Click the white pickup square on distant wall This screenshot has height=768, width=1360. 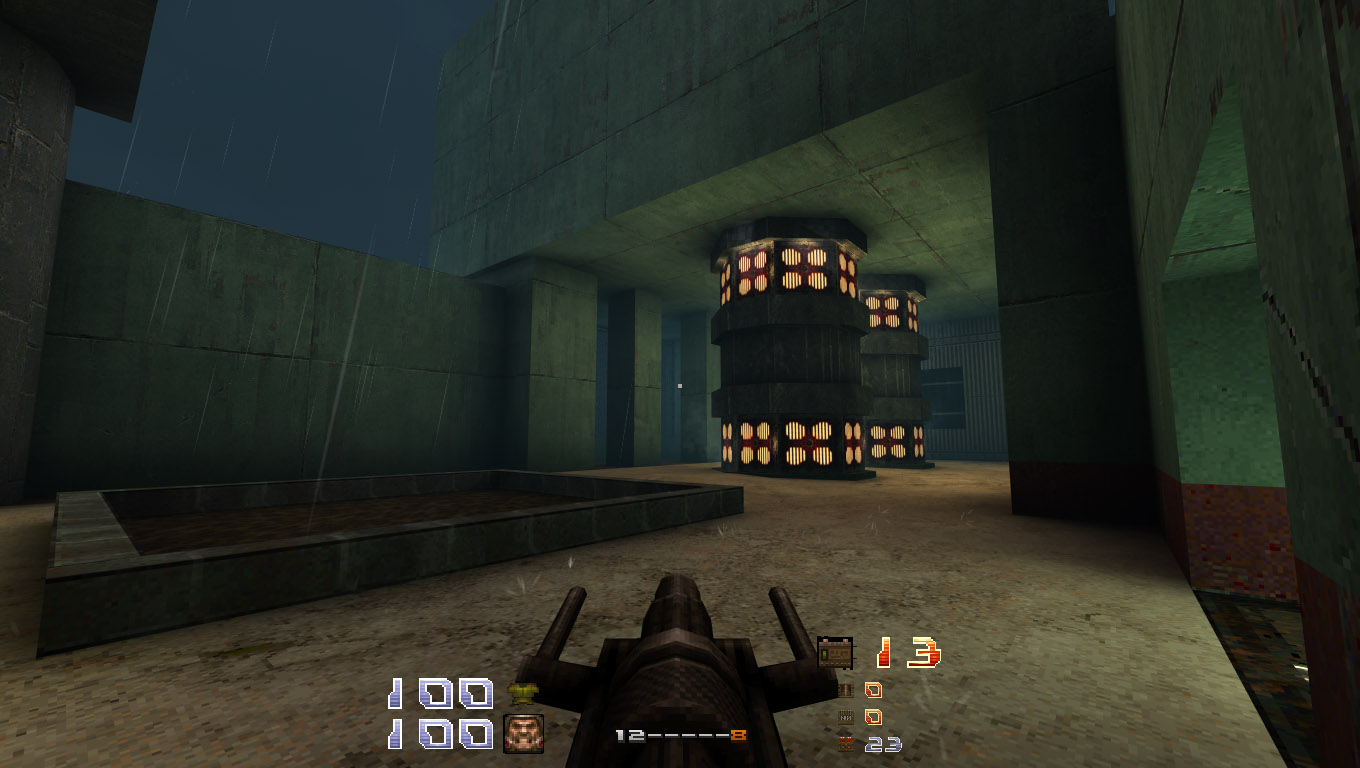pos(680,386)
